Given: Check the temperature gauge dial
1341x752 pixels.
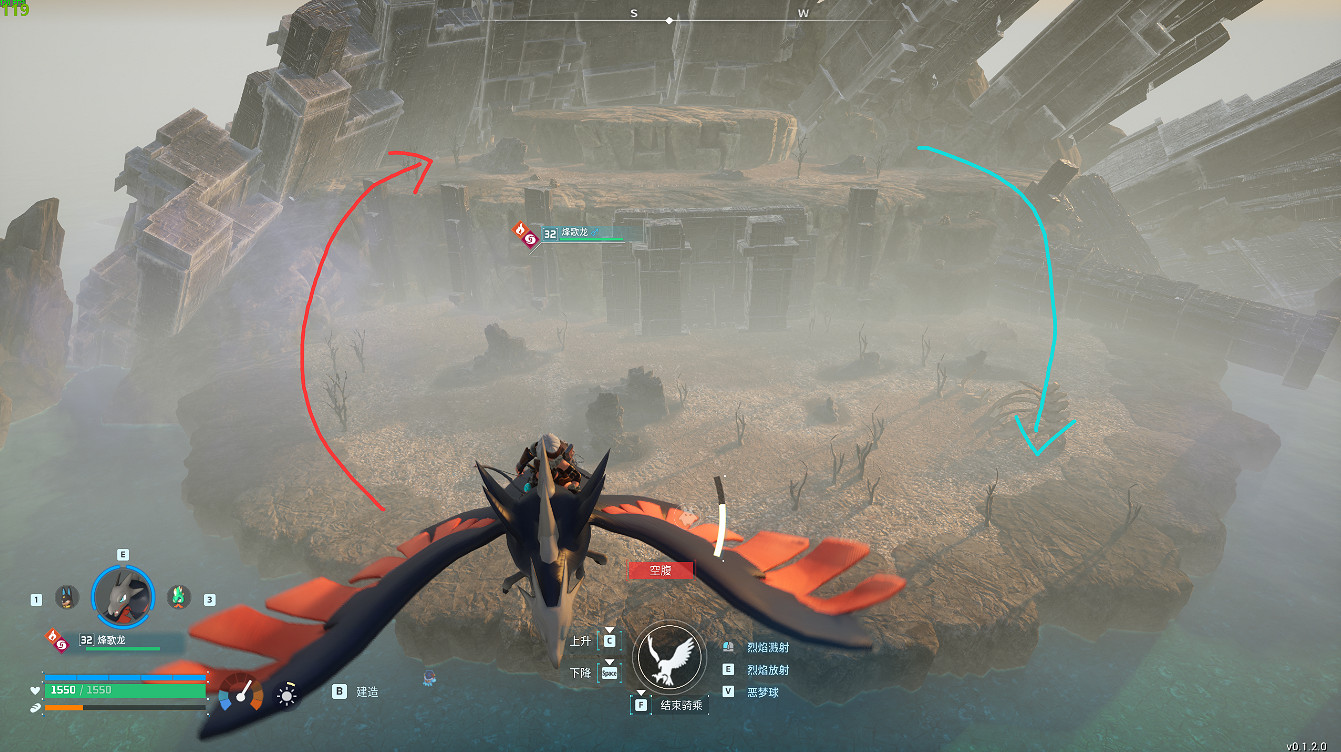Looking at the screenshot, I should coord(240,693).
